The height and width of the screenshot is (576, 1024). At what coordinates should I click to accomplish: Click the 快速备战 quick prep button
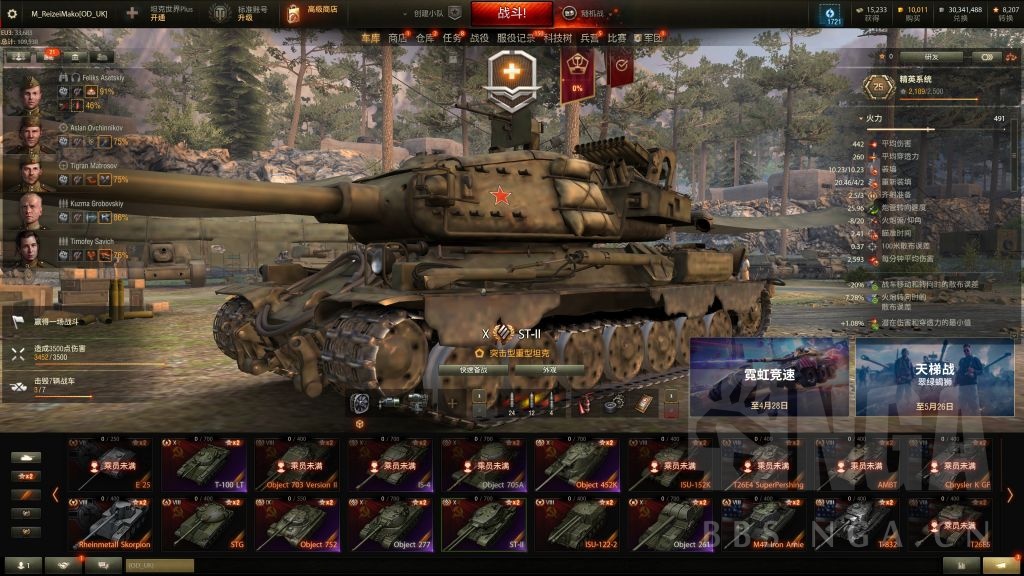[x=474, y=369]
